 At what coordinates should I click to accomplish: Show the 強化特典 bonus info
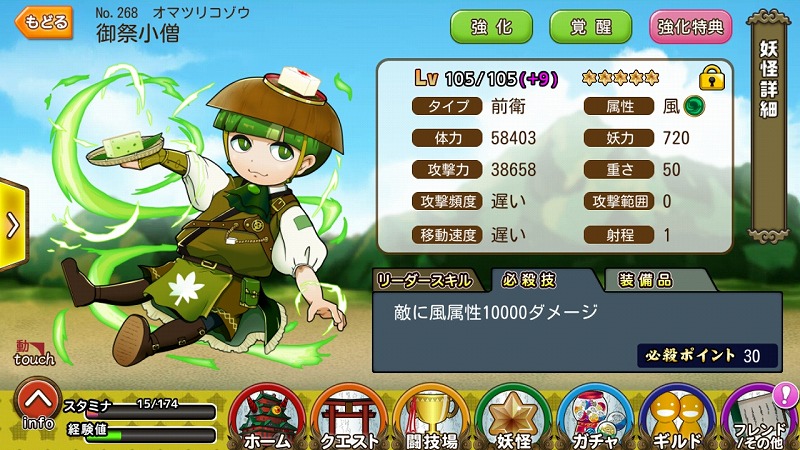(x=691, y=27)
